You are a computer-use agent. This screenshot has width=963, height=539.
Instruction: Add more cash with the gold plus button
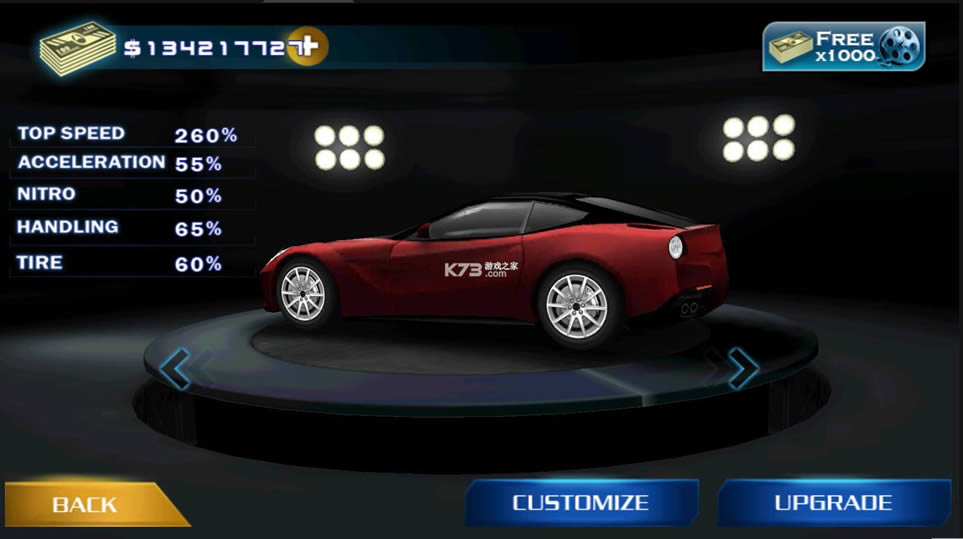(308, 46)
